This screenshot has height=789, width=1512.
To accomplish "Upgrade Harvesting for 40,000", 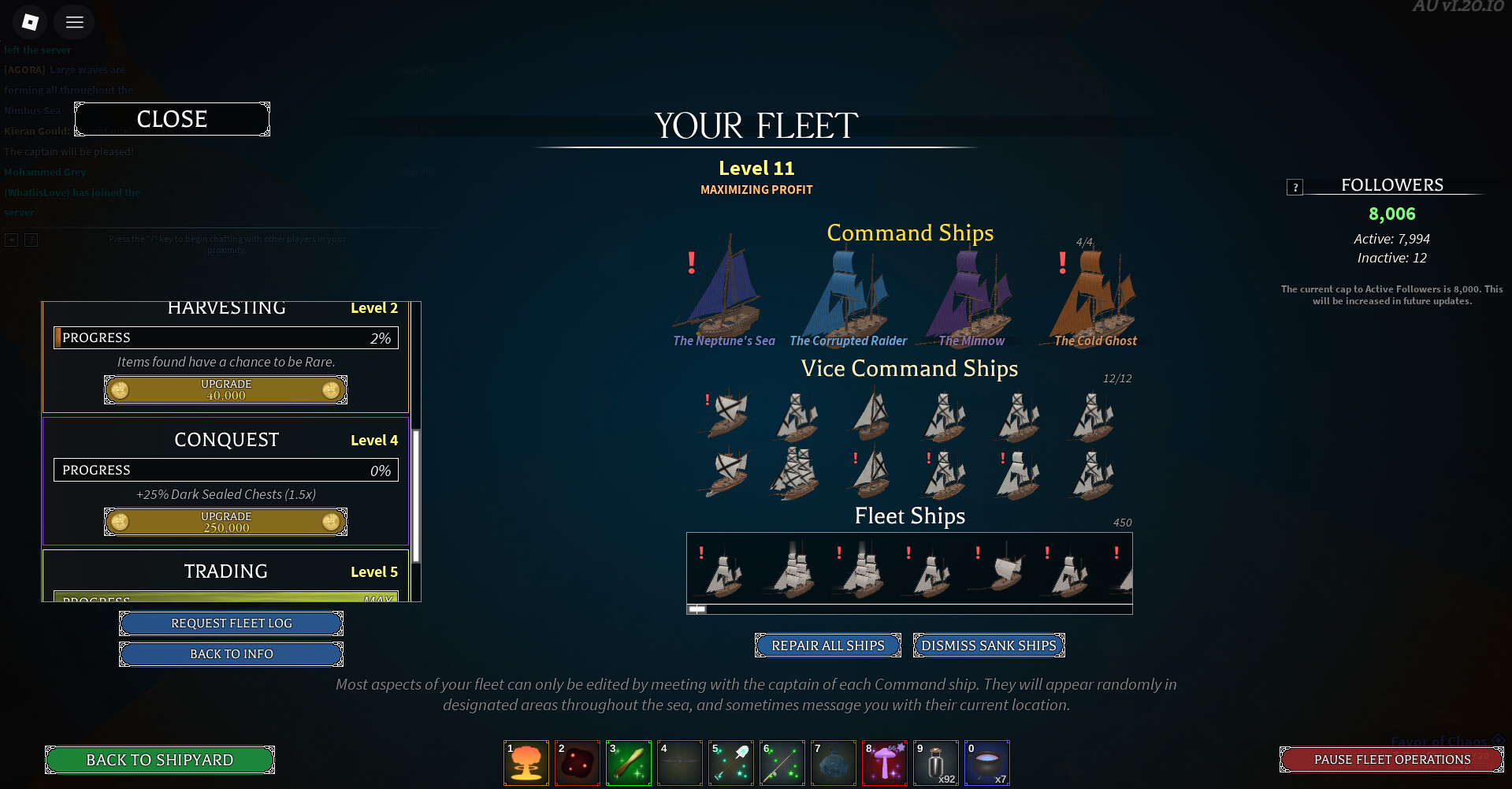I will tap(225, 389).
